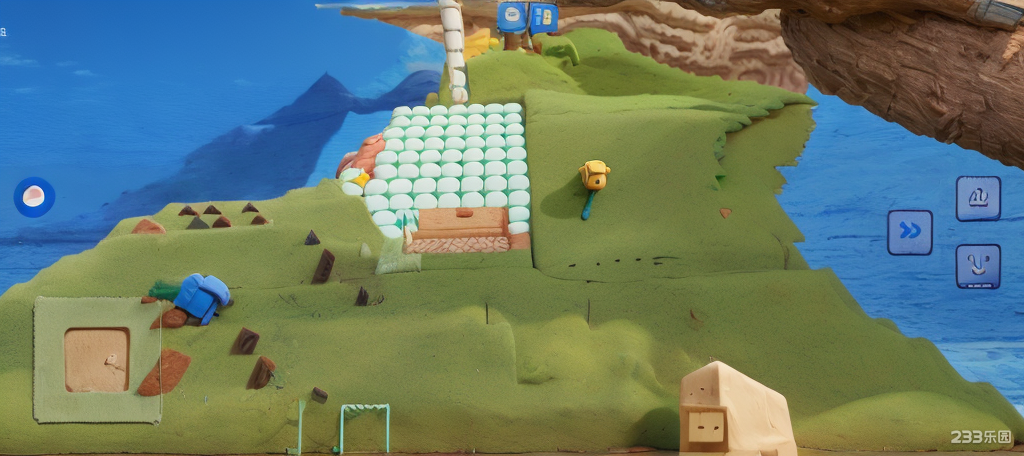Activate the upper square action button
Image resolution: width=1024 pixels, height=456 pixels.
(978, 198)
